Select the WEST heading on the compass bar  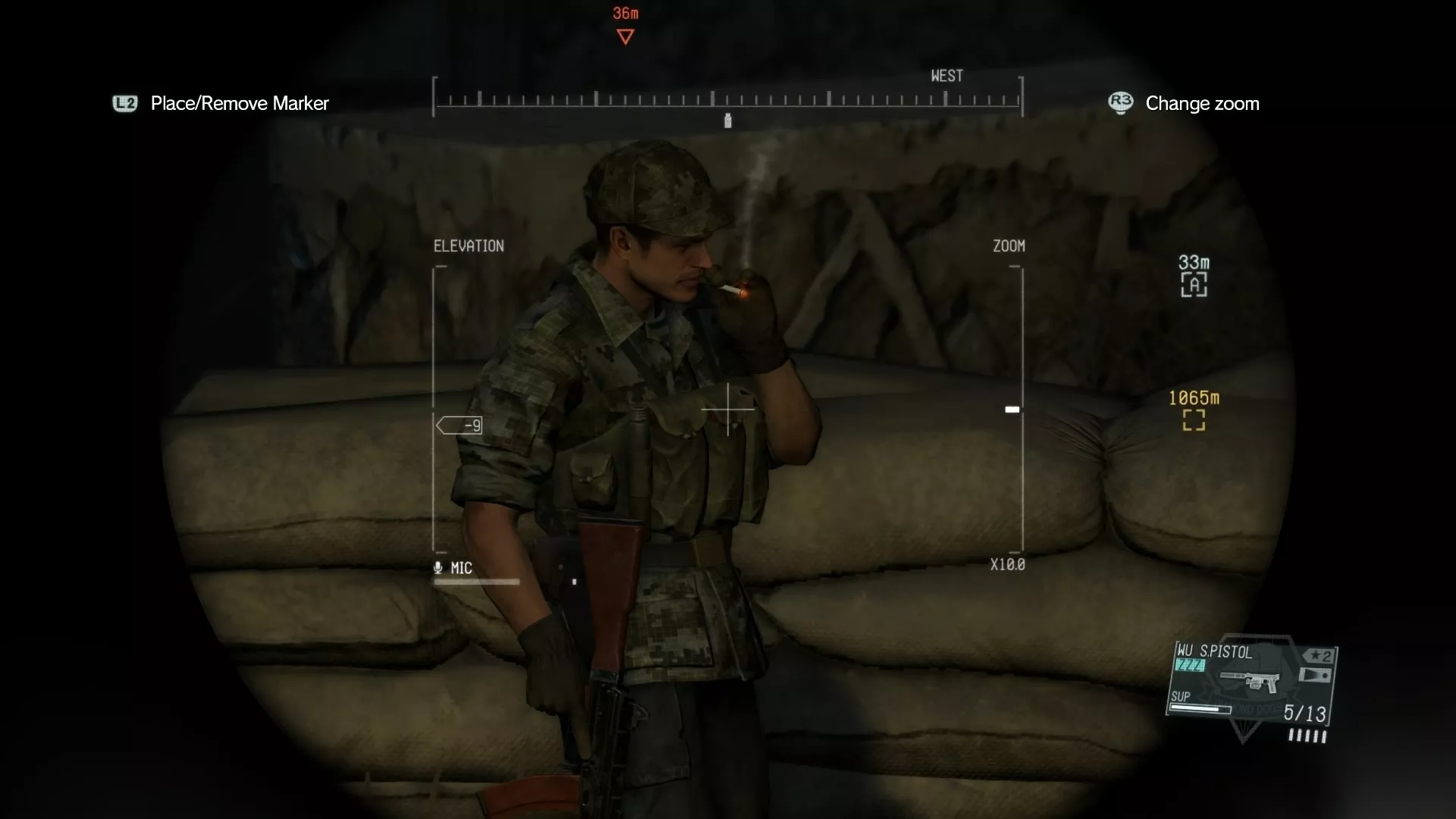(946, 75)
